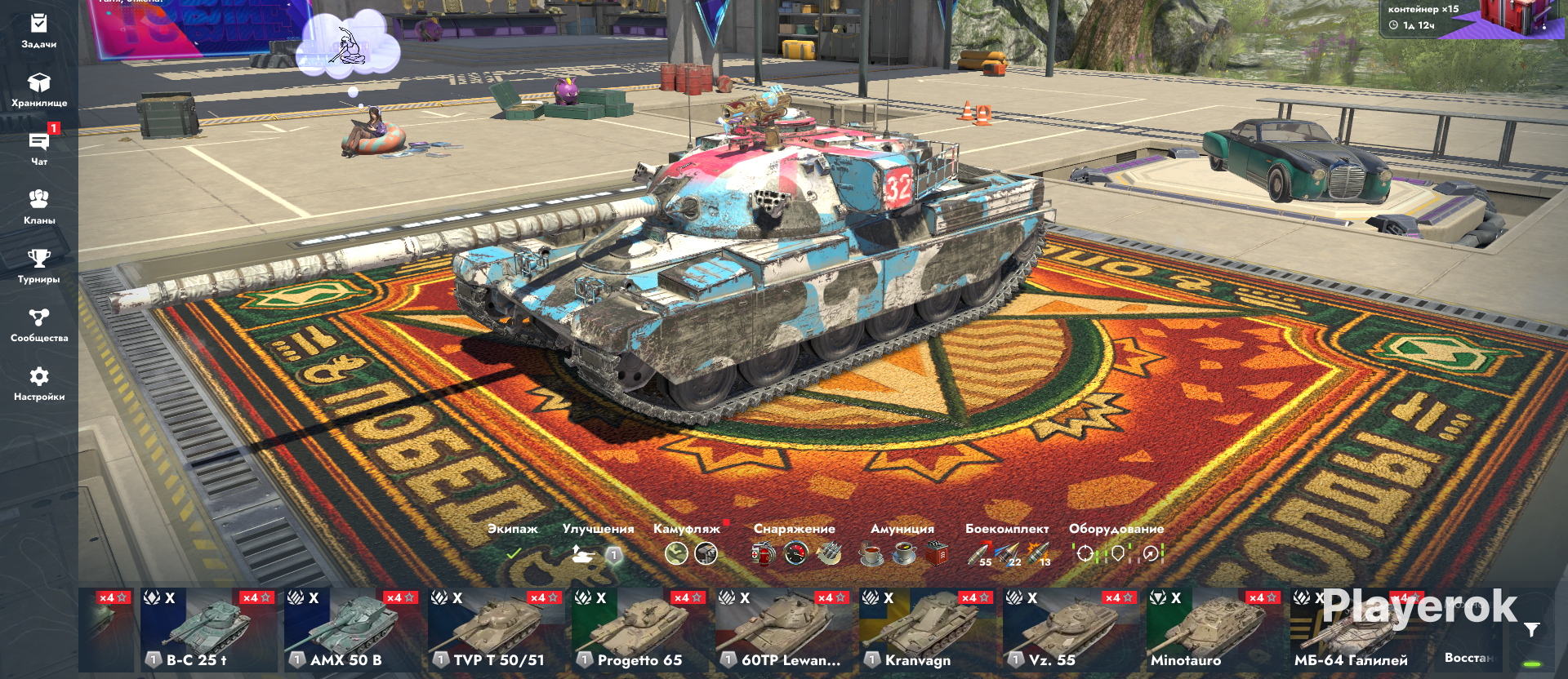Open the Хранилище storage
Image resolution: width=1568 pixels, height=679 pixels.
(38, 90)
